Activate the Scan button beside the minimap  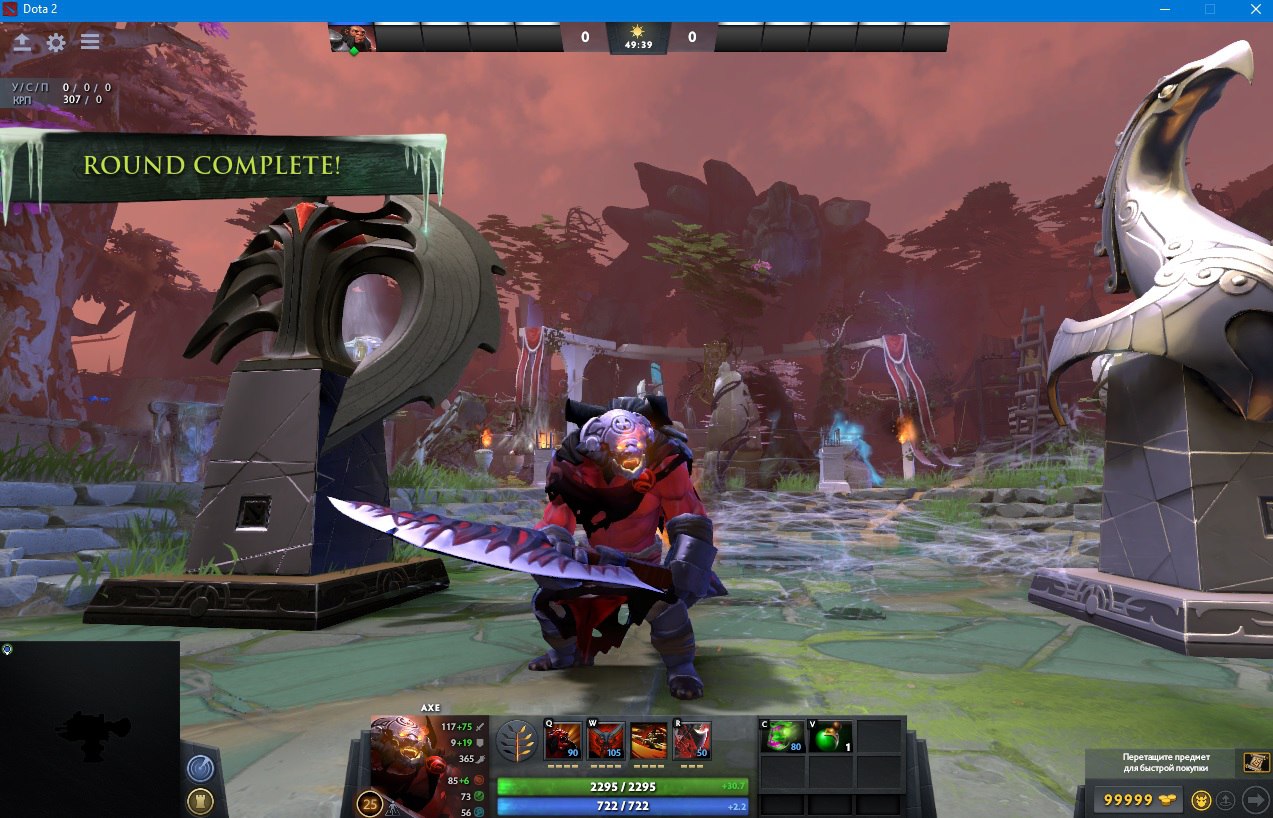[x=200, y=768]
